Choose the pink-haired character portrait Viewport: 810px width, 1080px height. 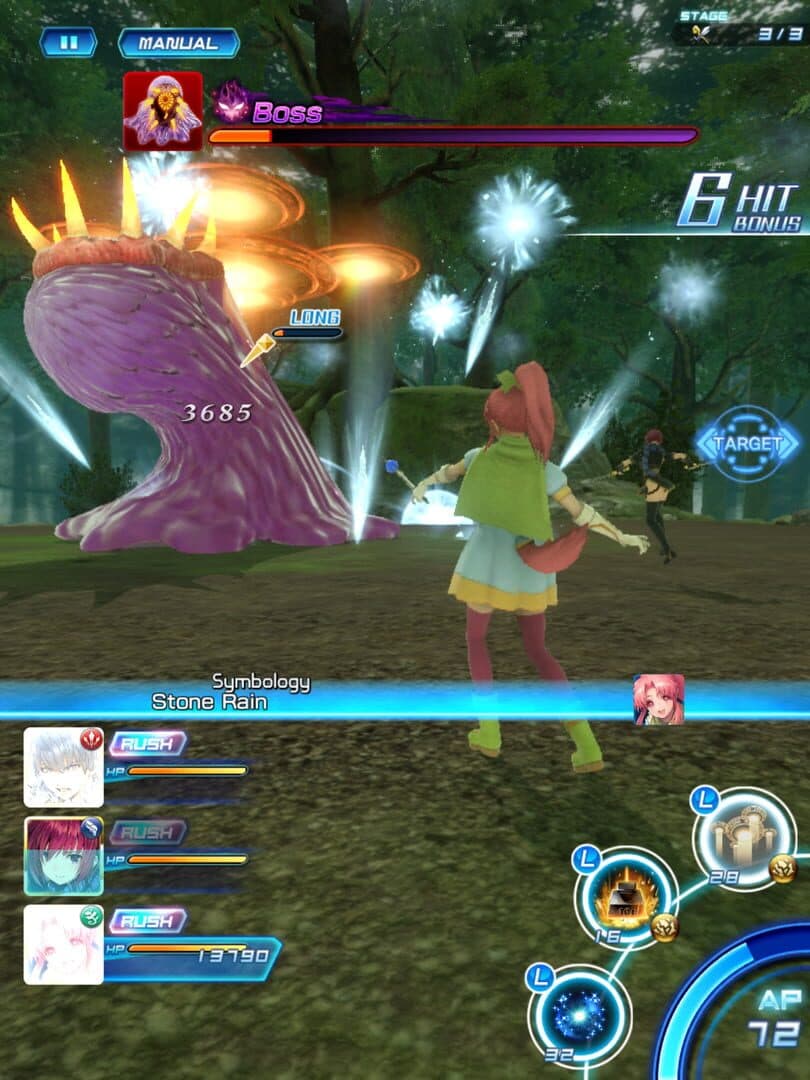(x=63, y=944)
